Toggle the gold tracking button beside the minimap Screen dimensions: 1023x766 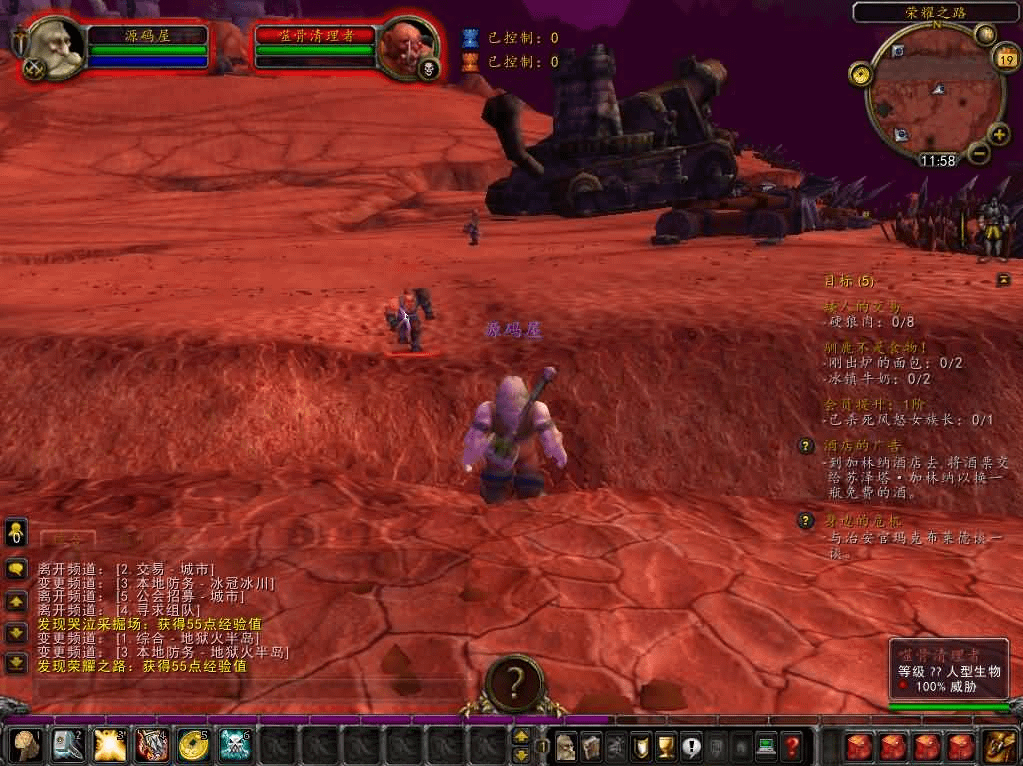[858, 74]
